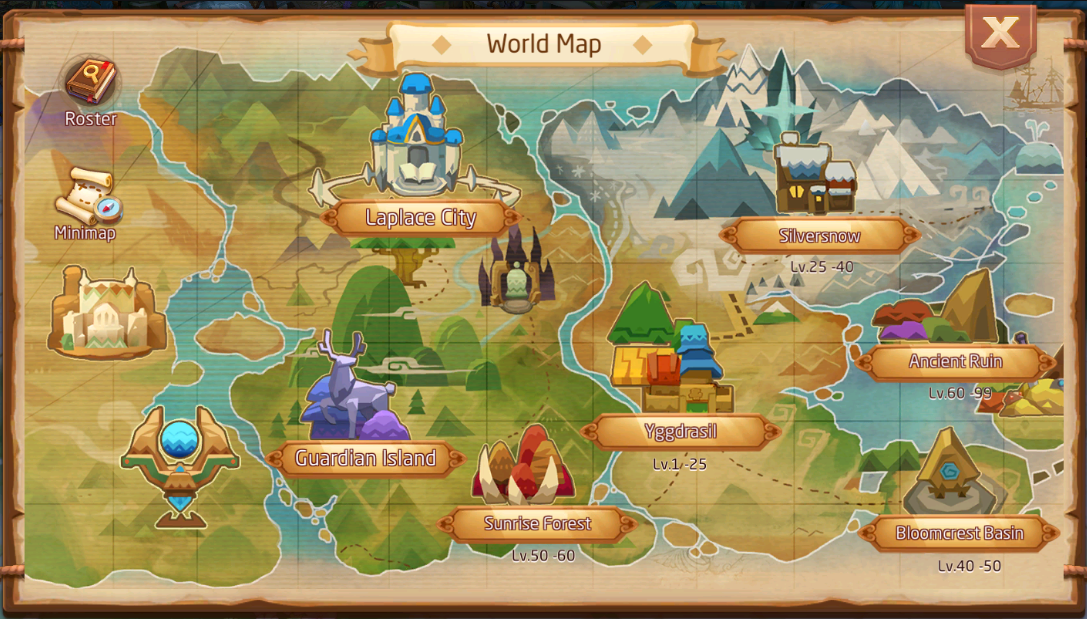Choose the Sunrise Forest region
This screenshot has width=1087, height=619.
click(x=538, y=523)
